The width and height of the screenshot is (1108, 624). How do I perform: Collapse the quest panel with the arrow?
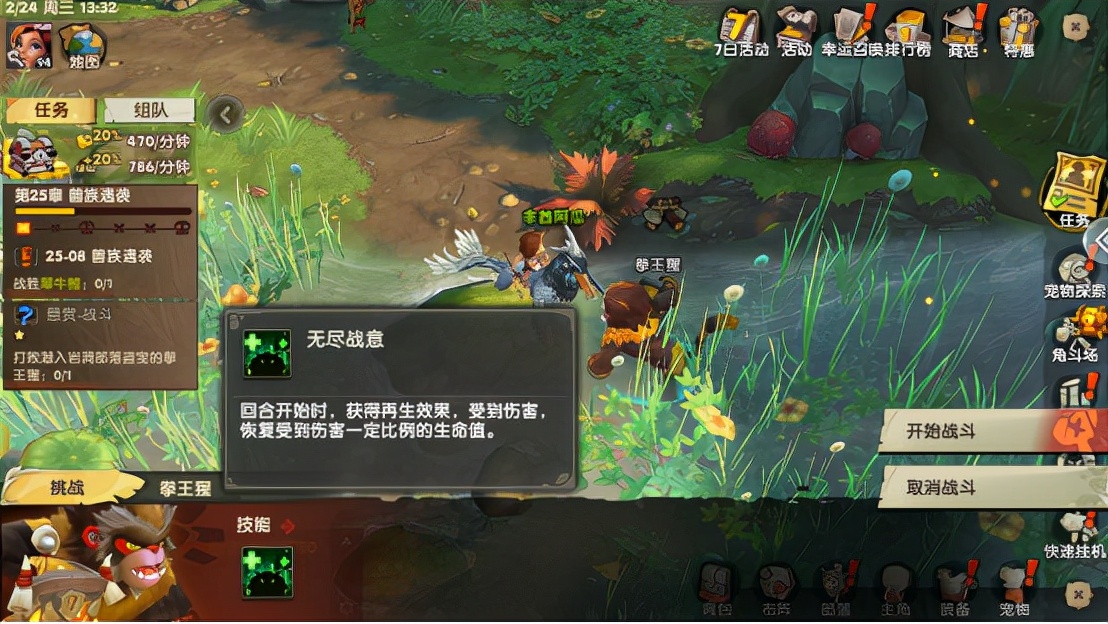point(227,115)
